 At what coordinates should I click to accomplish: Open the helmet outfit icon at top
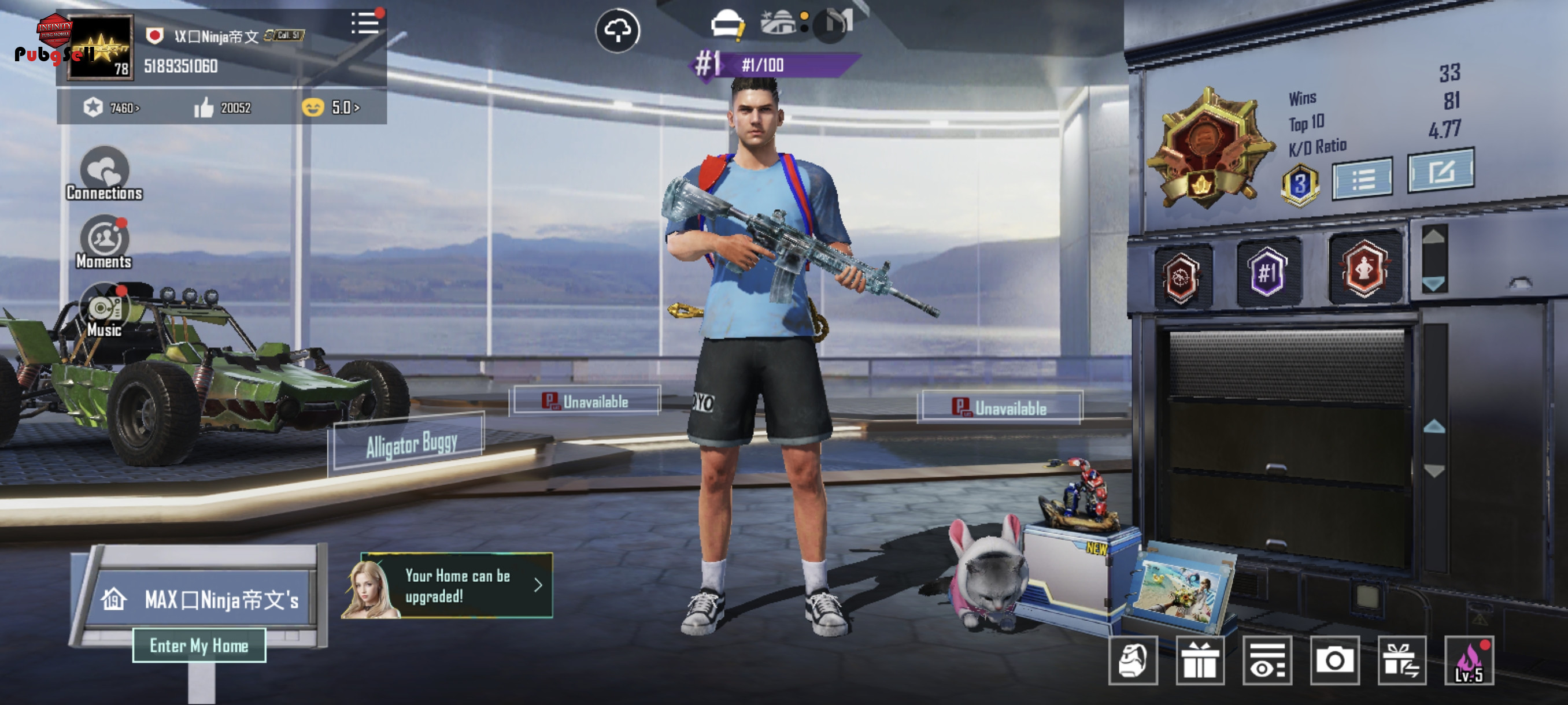click(727, 25)
